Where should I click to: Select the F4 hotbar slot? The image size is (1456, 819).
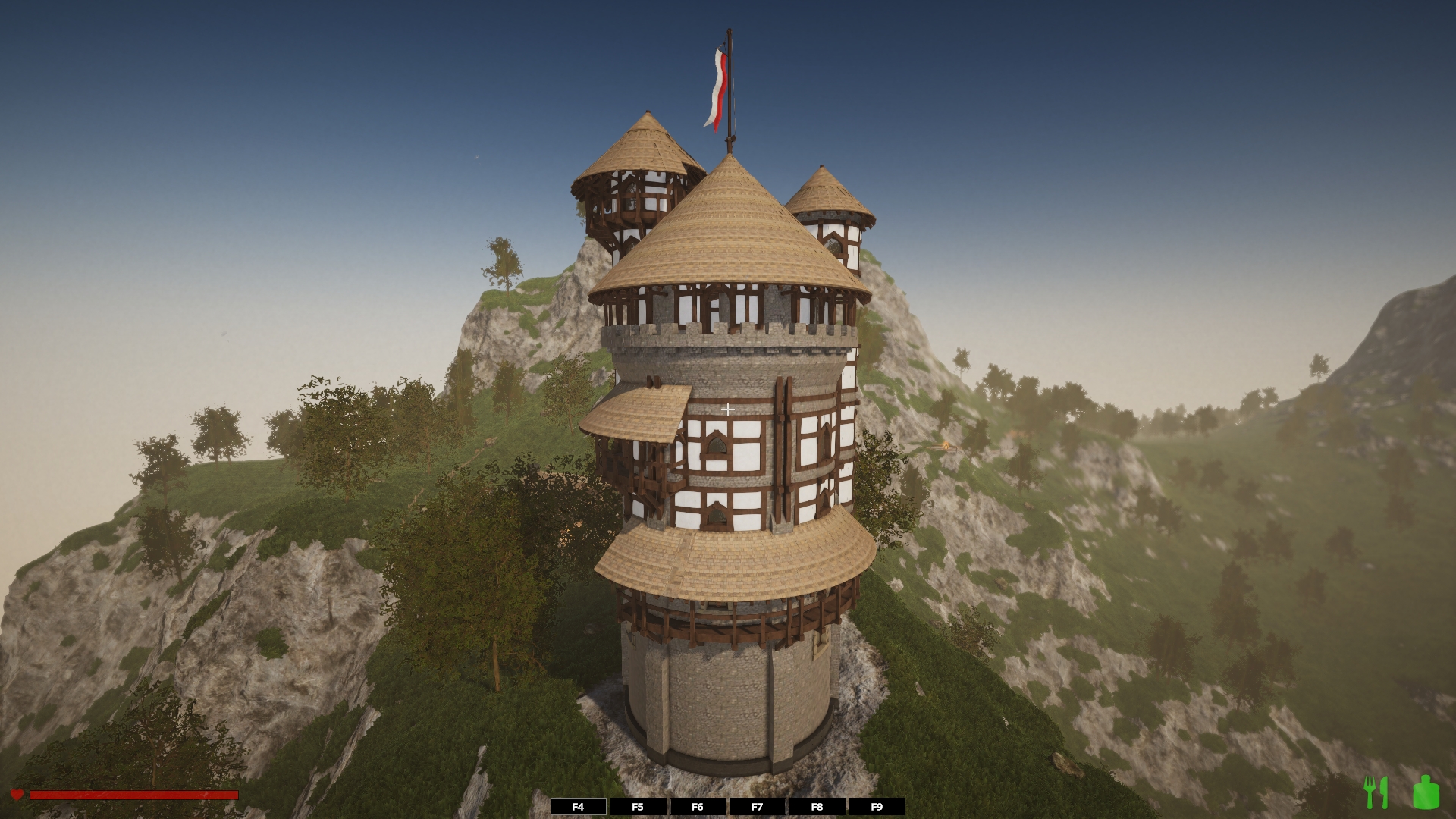coord(578,807)
